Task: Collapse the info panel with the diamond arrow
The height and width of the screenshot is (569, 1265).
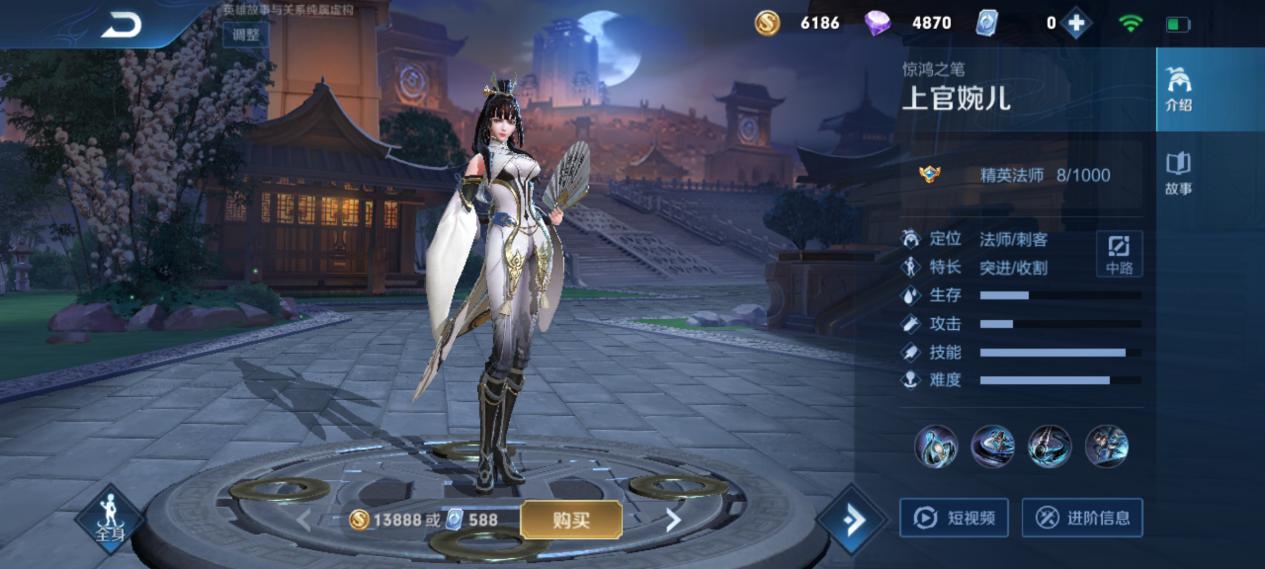Action: (x=851, y=520)
